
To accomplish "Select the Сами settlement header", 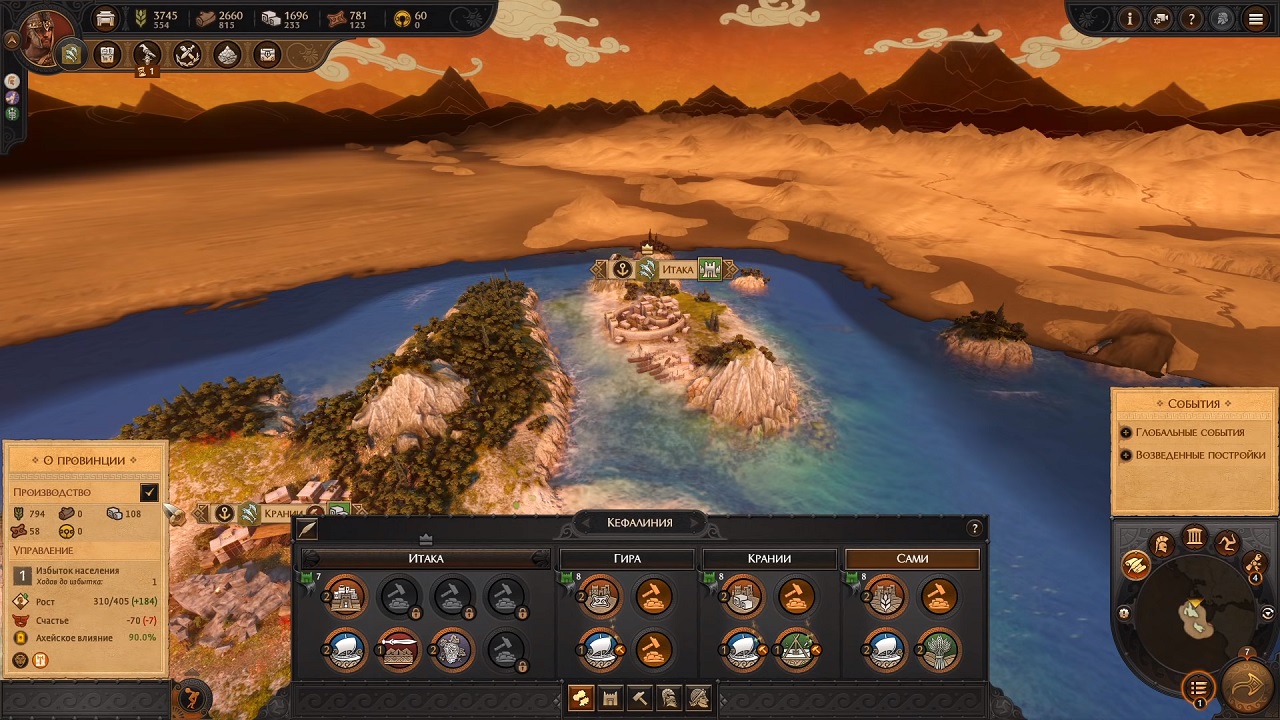I will pos(912,558).
